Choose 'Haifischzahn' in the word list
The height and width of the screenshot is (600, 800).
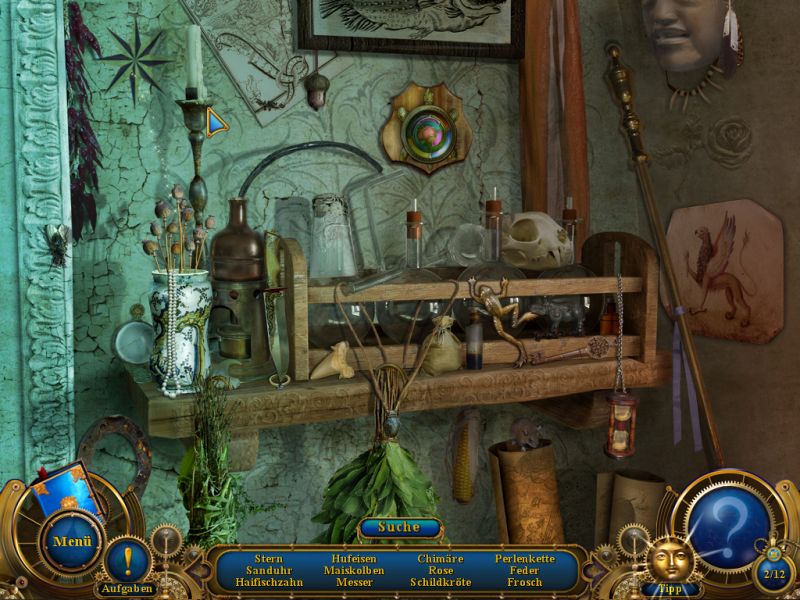coord(269,582)
